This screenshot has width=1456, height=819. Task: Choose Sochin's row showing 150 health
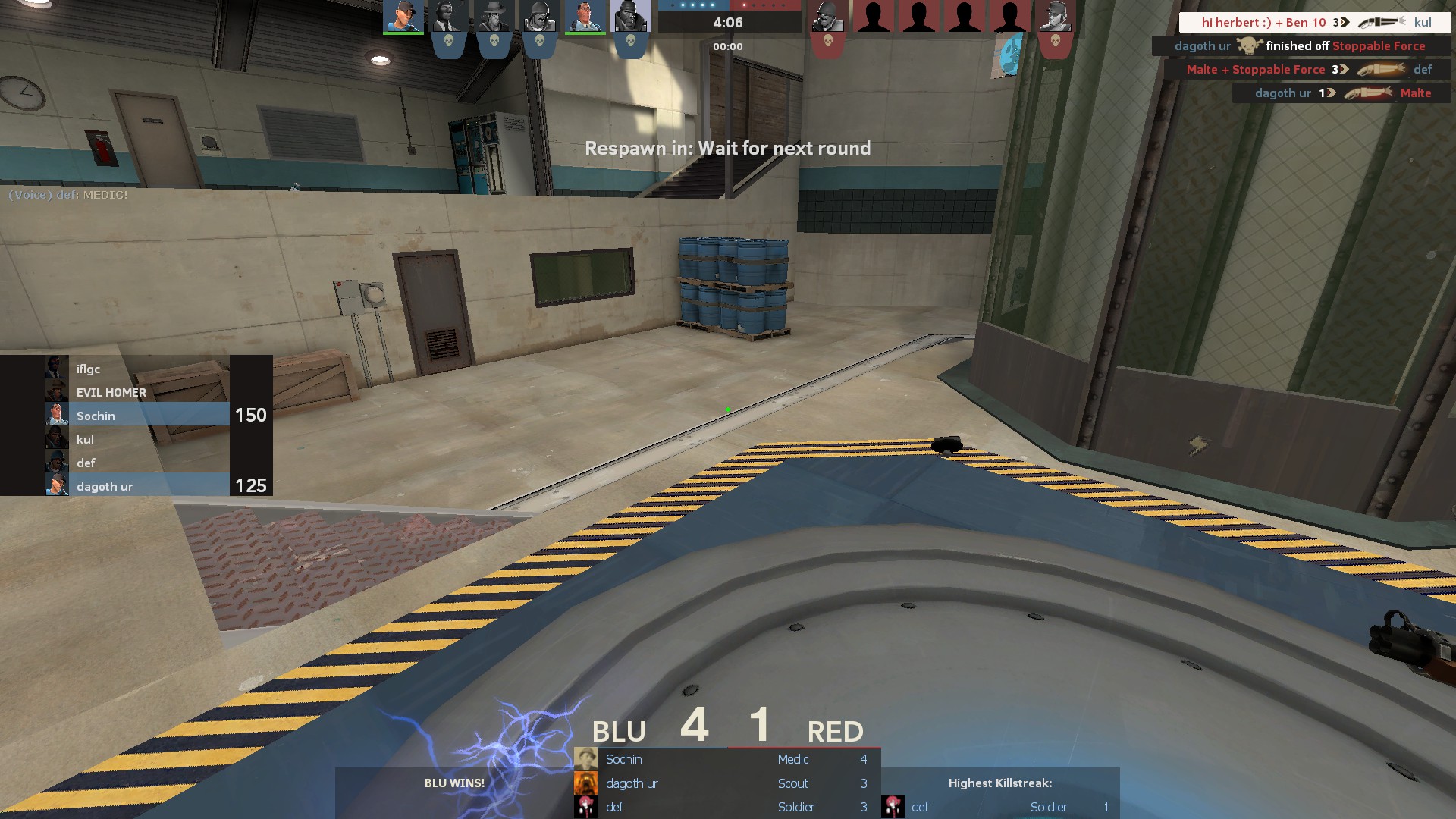[x=136, y=416]
